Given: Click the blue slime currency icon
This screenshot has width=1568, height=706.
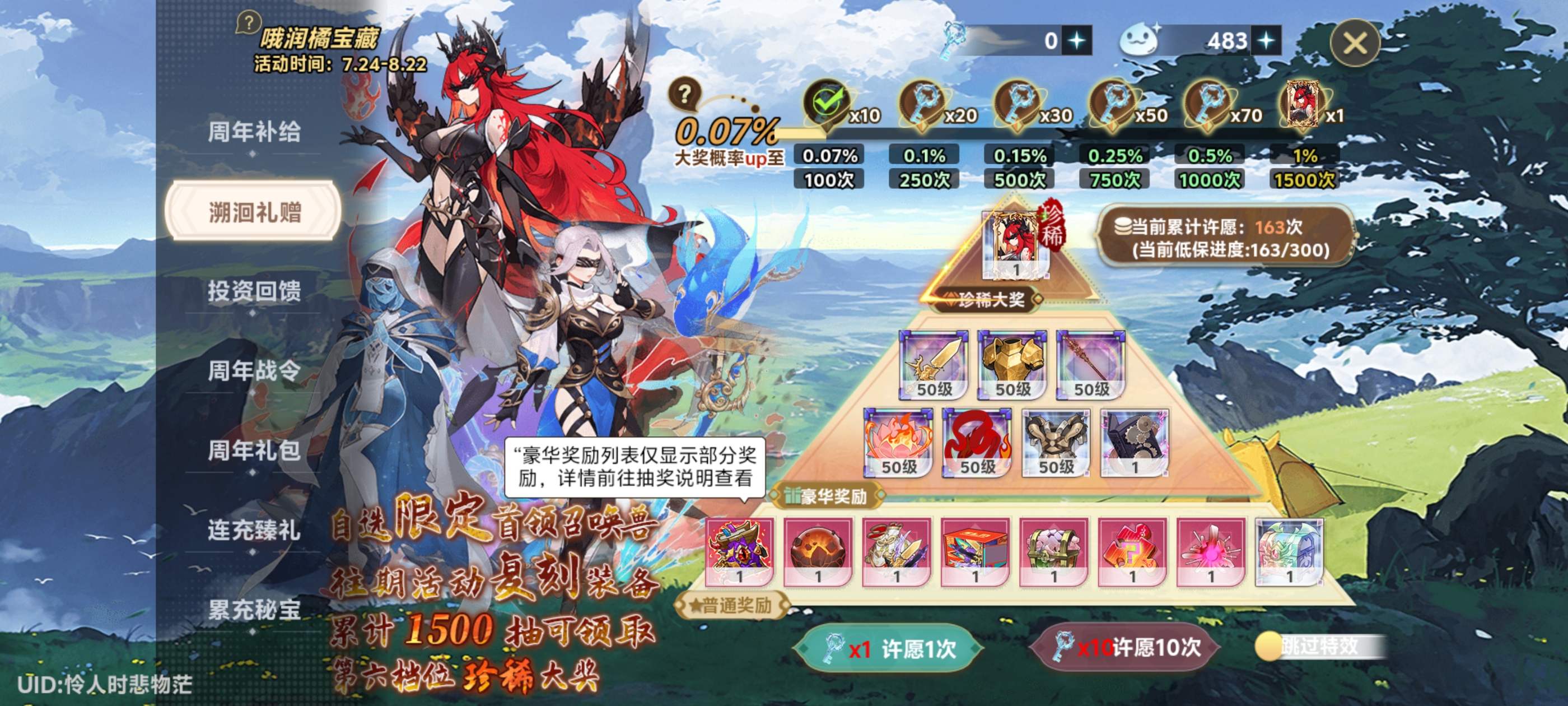Looking at the screenshot, I should (1142, 40).
